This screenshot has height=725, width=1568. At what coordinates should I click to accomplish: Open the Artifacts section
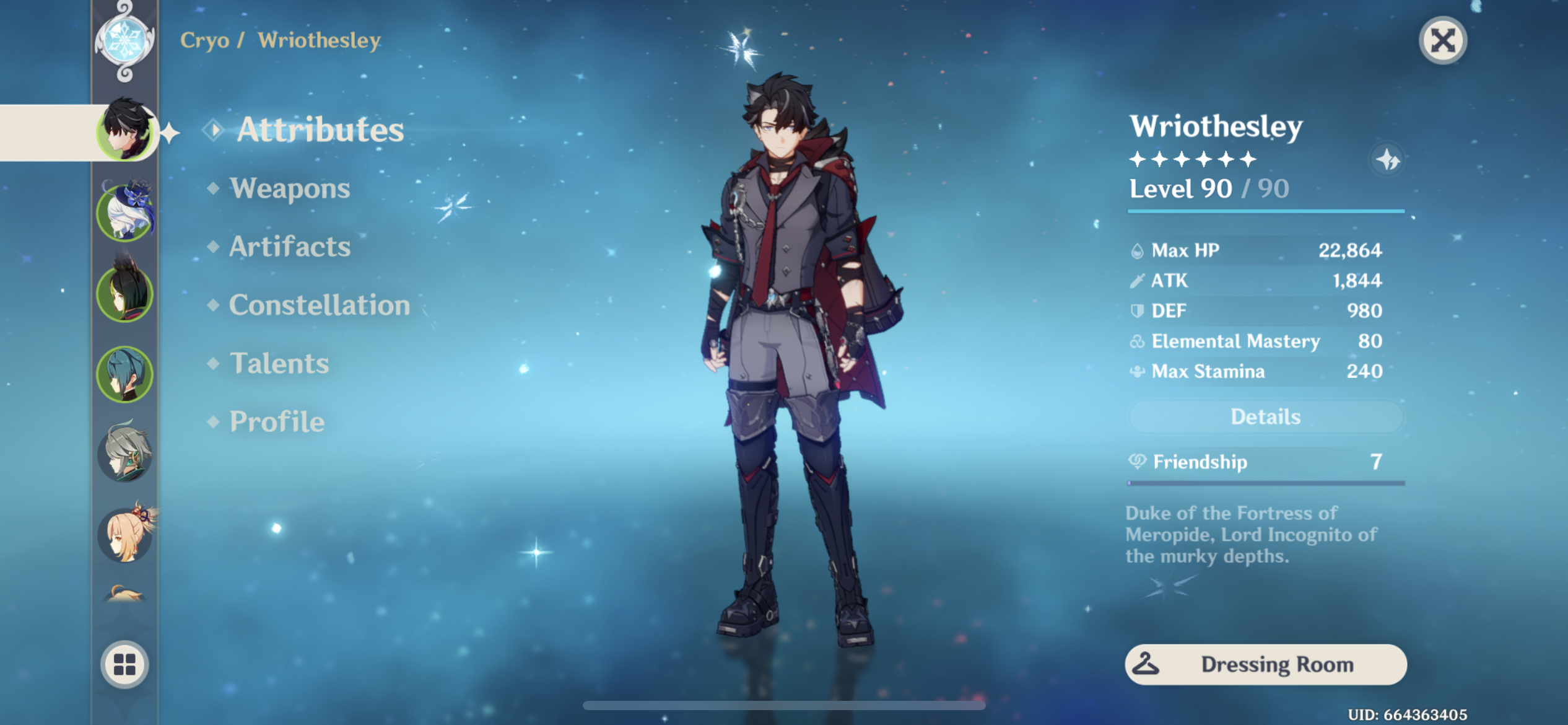pyautogui.click(x=289, y=246)
